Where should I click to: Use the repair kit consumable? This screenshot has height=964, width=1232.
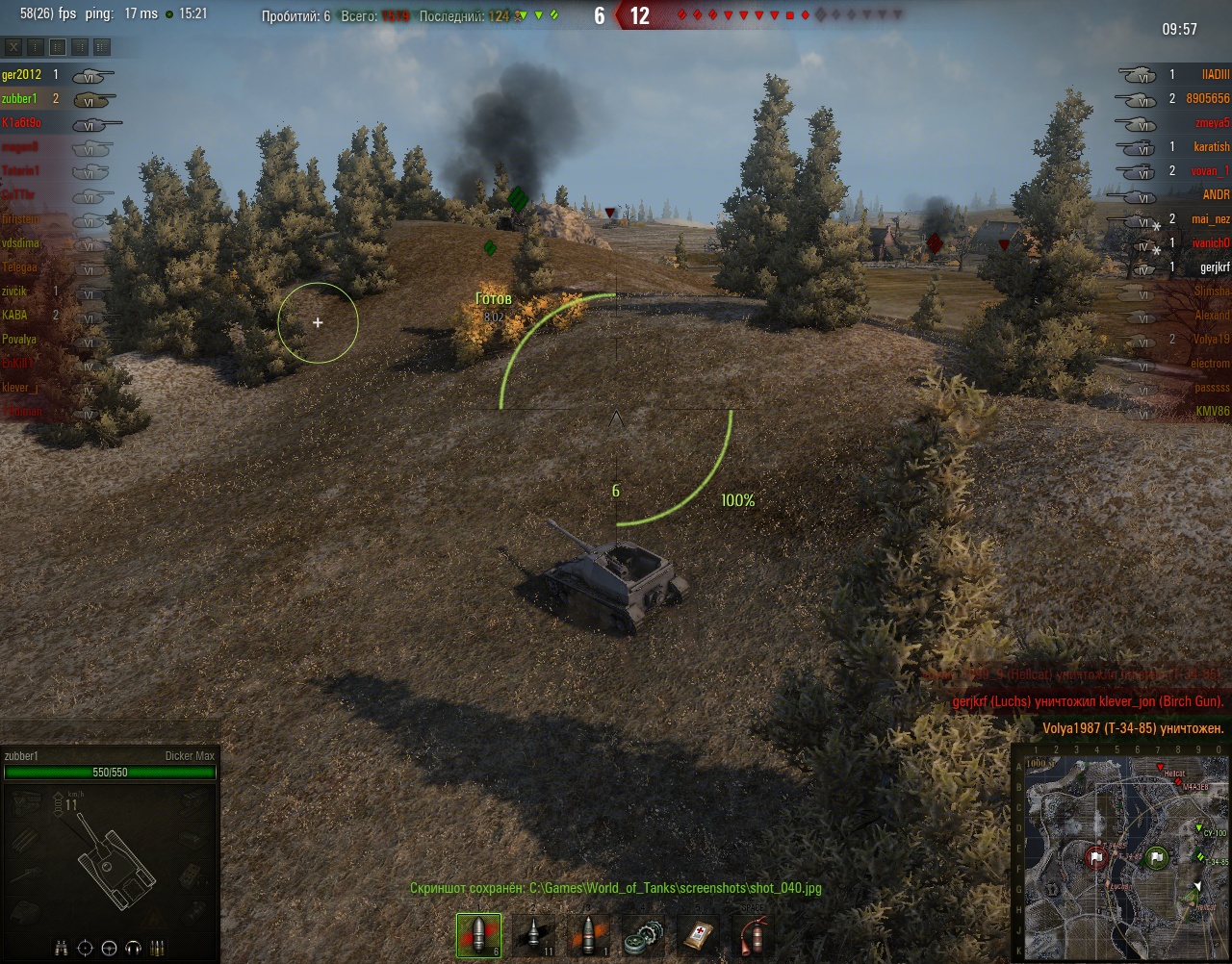pos(642,935)
